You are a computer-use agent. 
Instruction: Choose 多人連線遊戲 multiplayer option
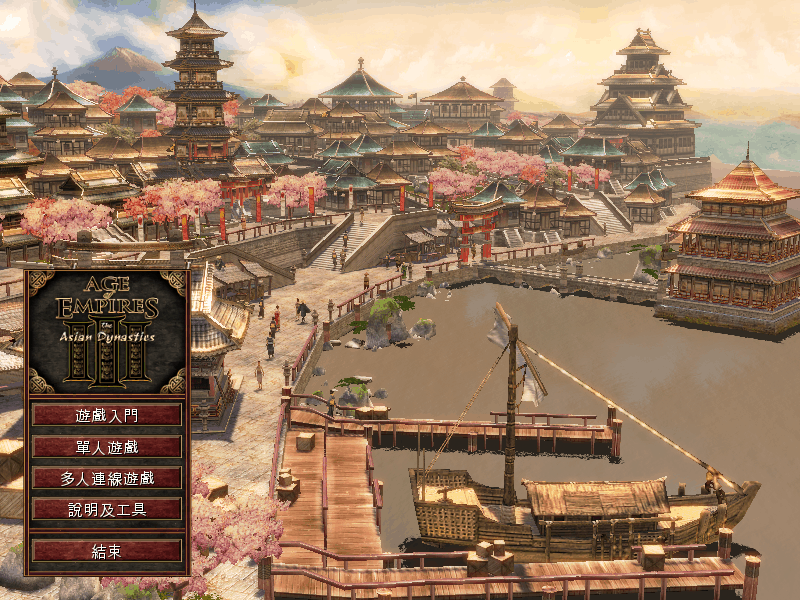click(x=107, y=478)
